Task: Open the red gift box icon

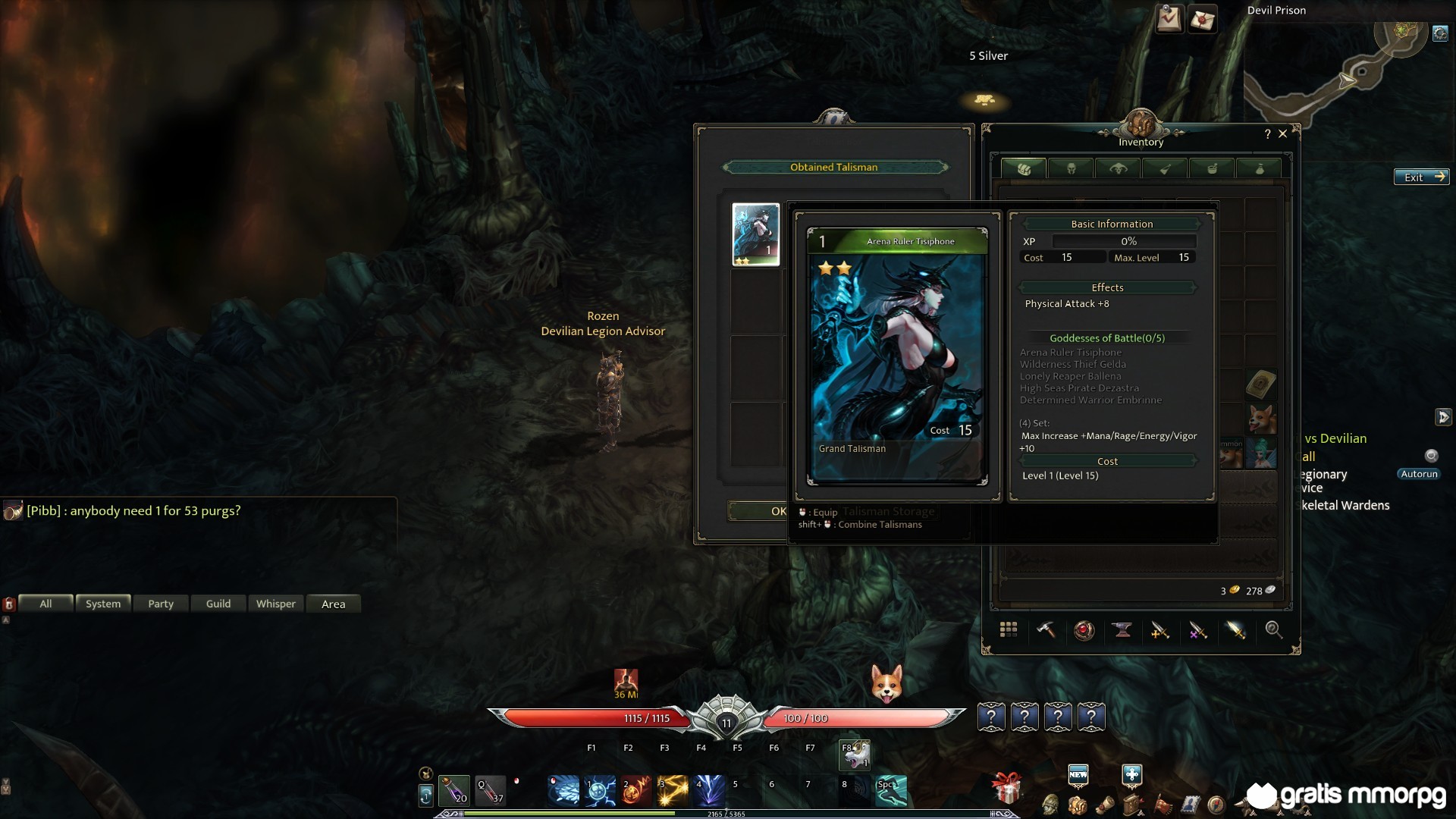Action: pyautogui.click(x=1006, y=789)
